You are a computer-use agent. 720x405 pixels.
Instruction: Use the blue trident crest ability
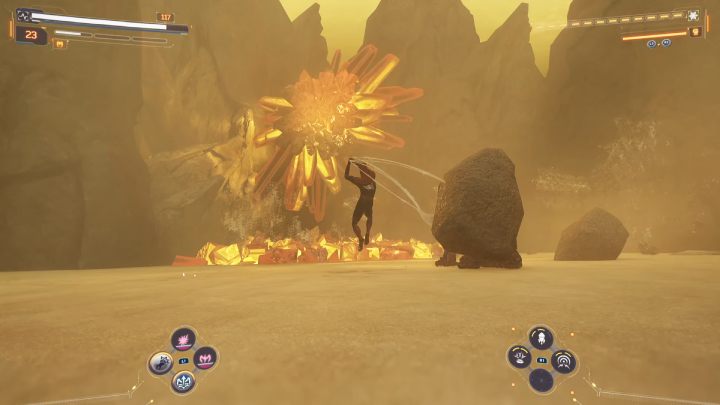[x=183, y=380]
